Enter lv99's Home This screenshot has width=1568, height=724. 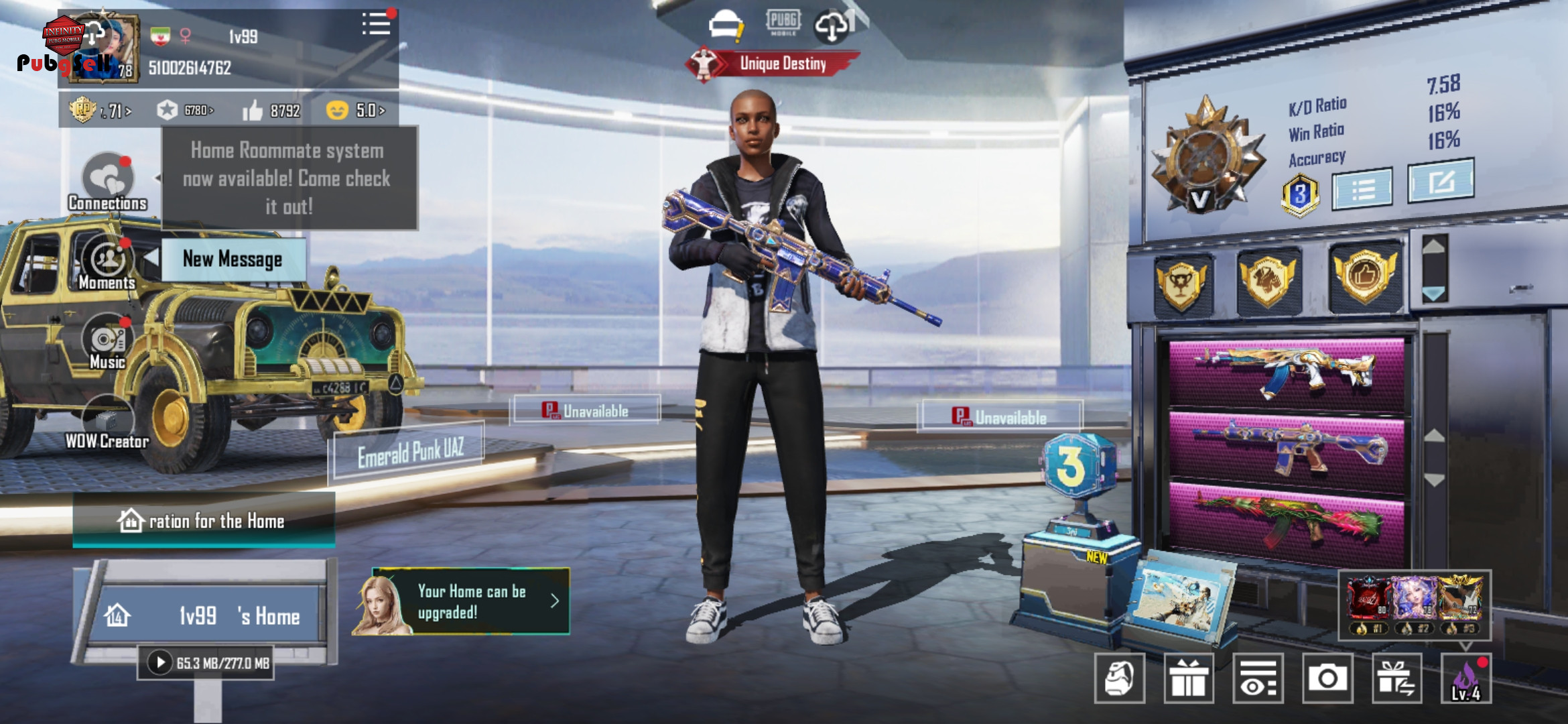click(208, 615)
